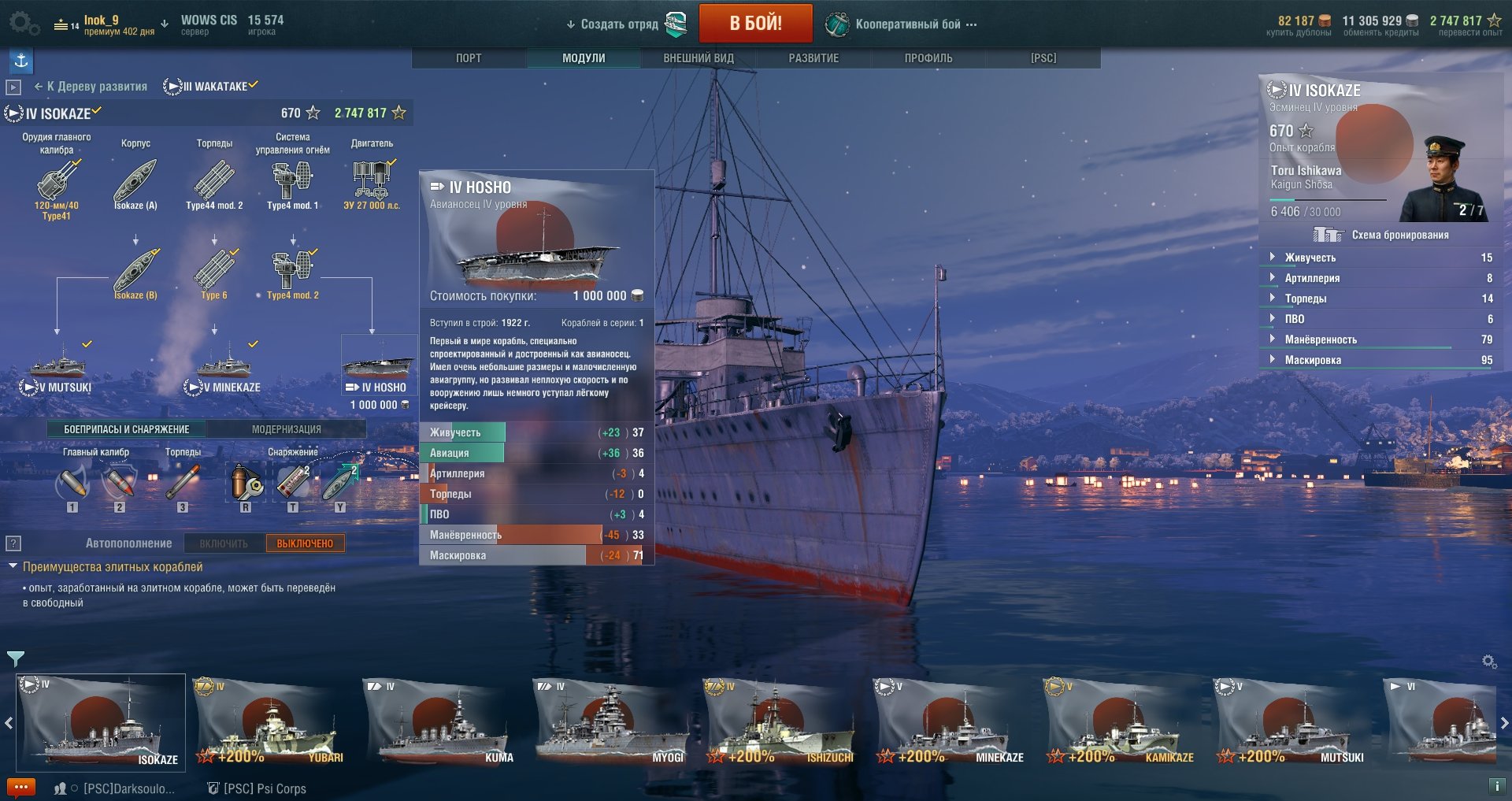Start battle with the В БОЙ! button
The image size is (1512, 801).
(x=755, y=24)
